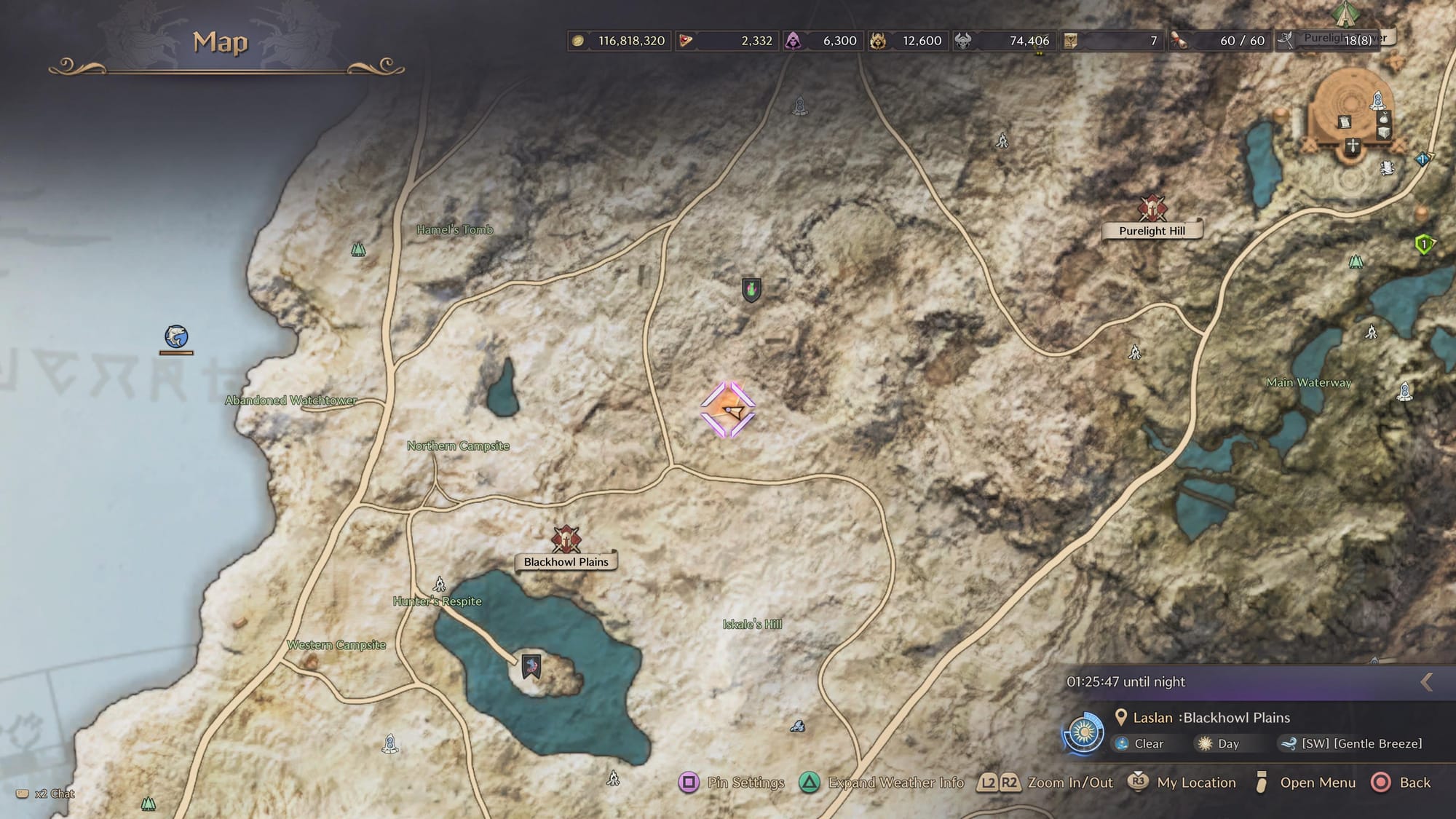Click the fish icon on the sea
This screenshot has height=819, width=1456.
176,336
